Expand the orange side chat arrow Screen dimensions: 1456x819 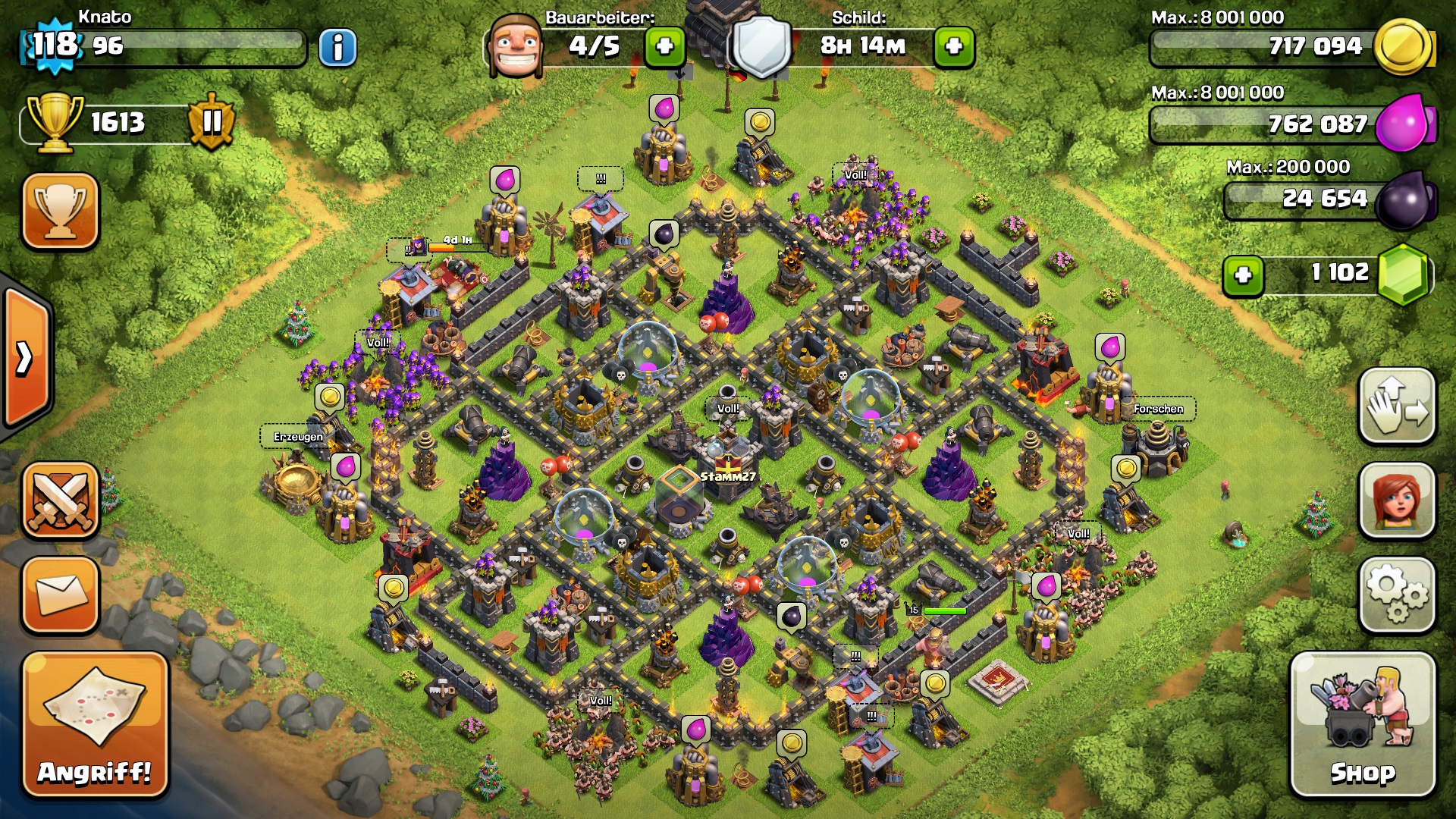(x=26, y=358)
